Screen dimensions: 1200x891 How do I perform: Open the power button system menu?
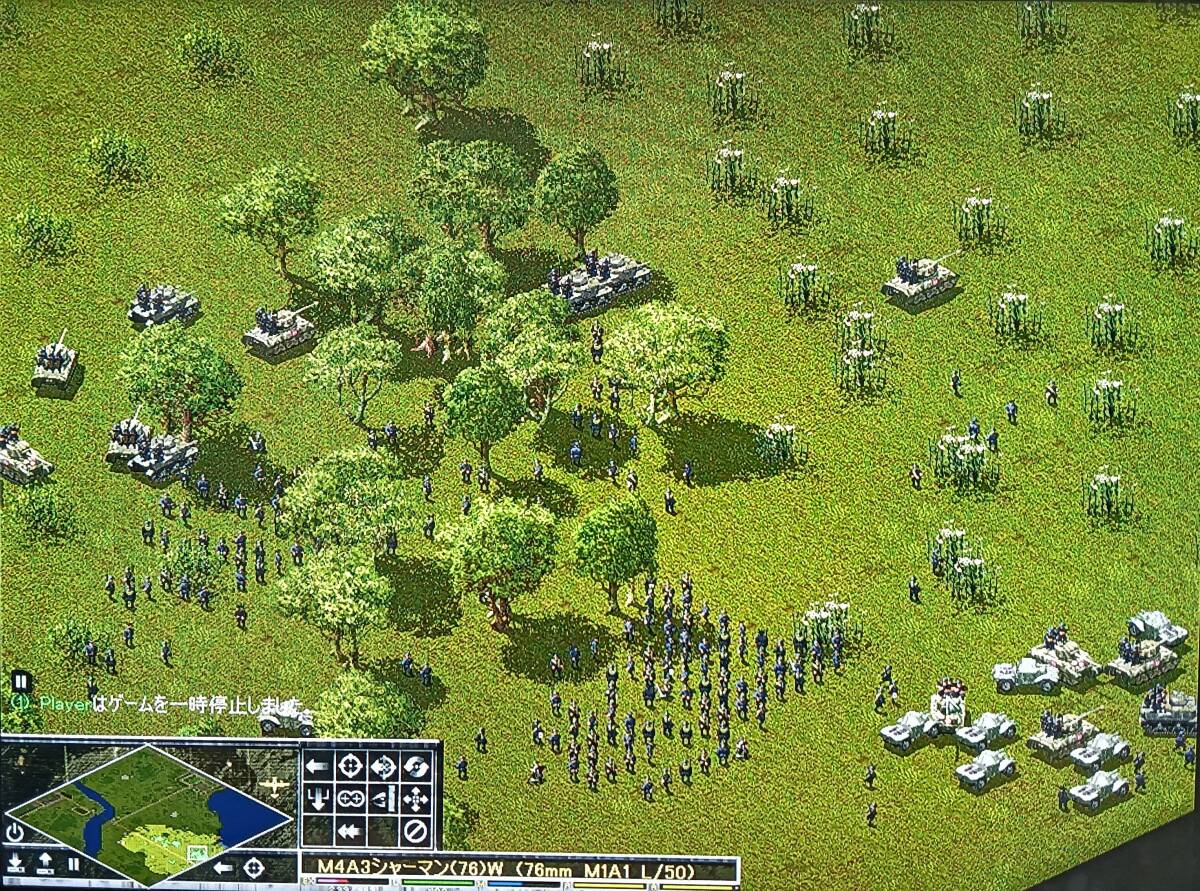click(x=15, y=832)
